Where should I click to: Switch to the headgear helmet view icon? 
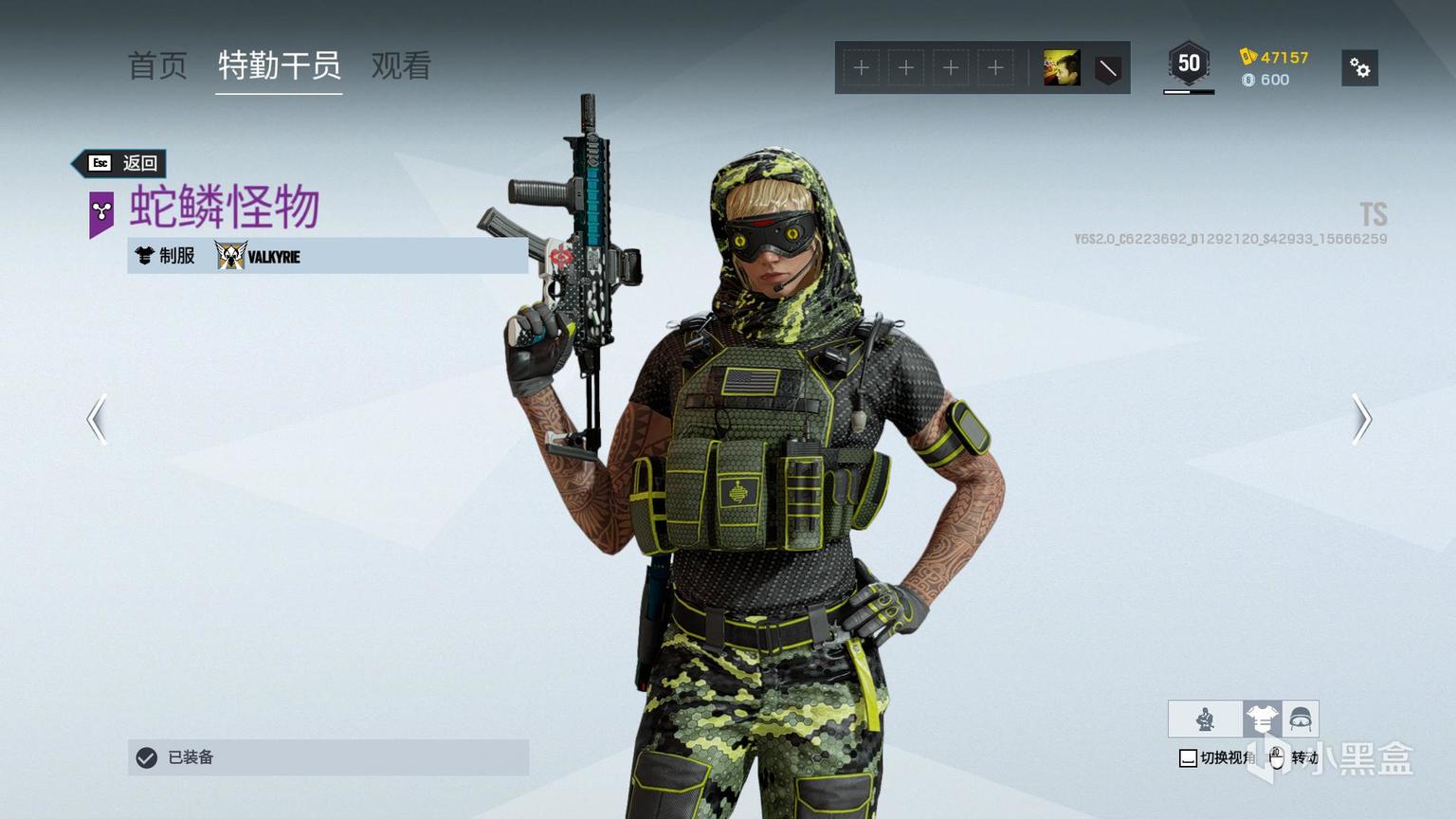pyautogui.click(x=1301, y=719)
